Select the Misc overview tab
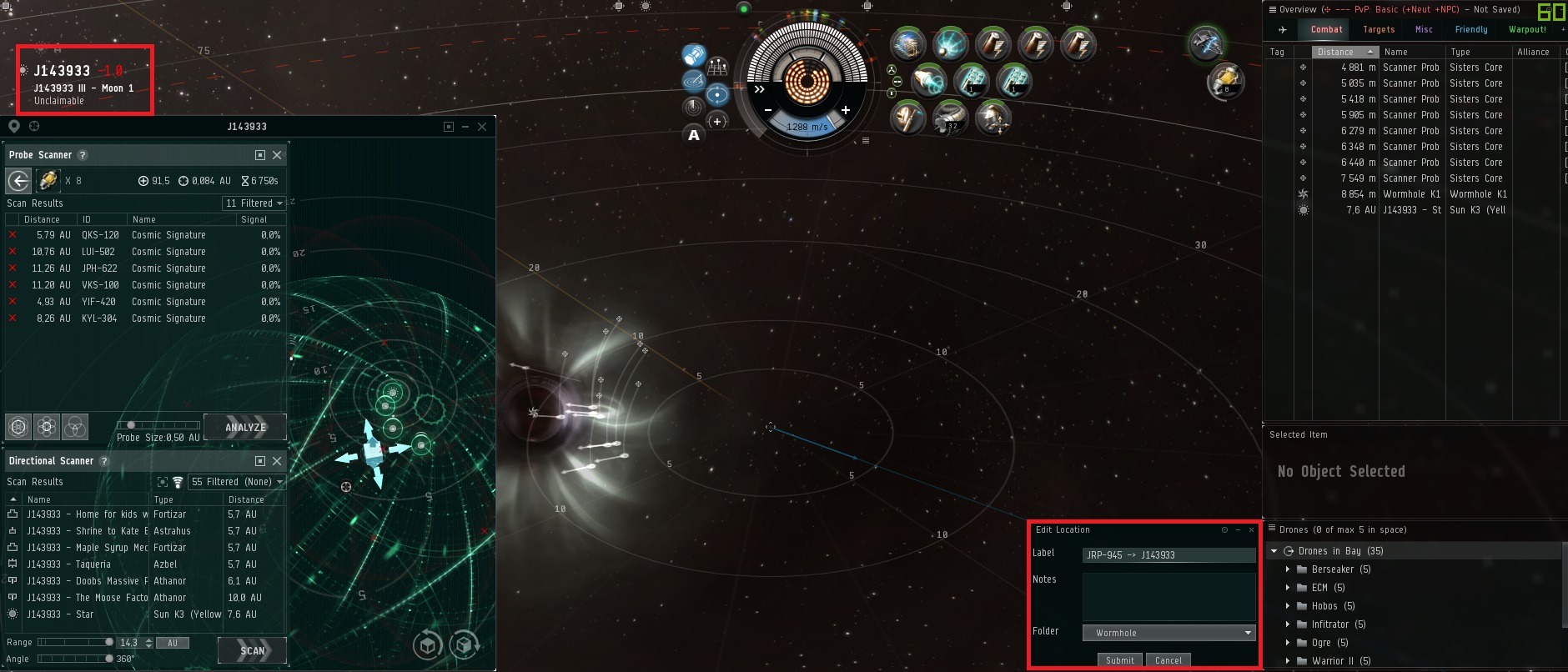1568x672 pixels. click(1424, 29)
